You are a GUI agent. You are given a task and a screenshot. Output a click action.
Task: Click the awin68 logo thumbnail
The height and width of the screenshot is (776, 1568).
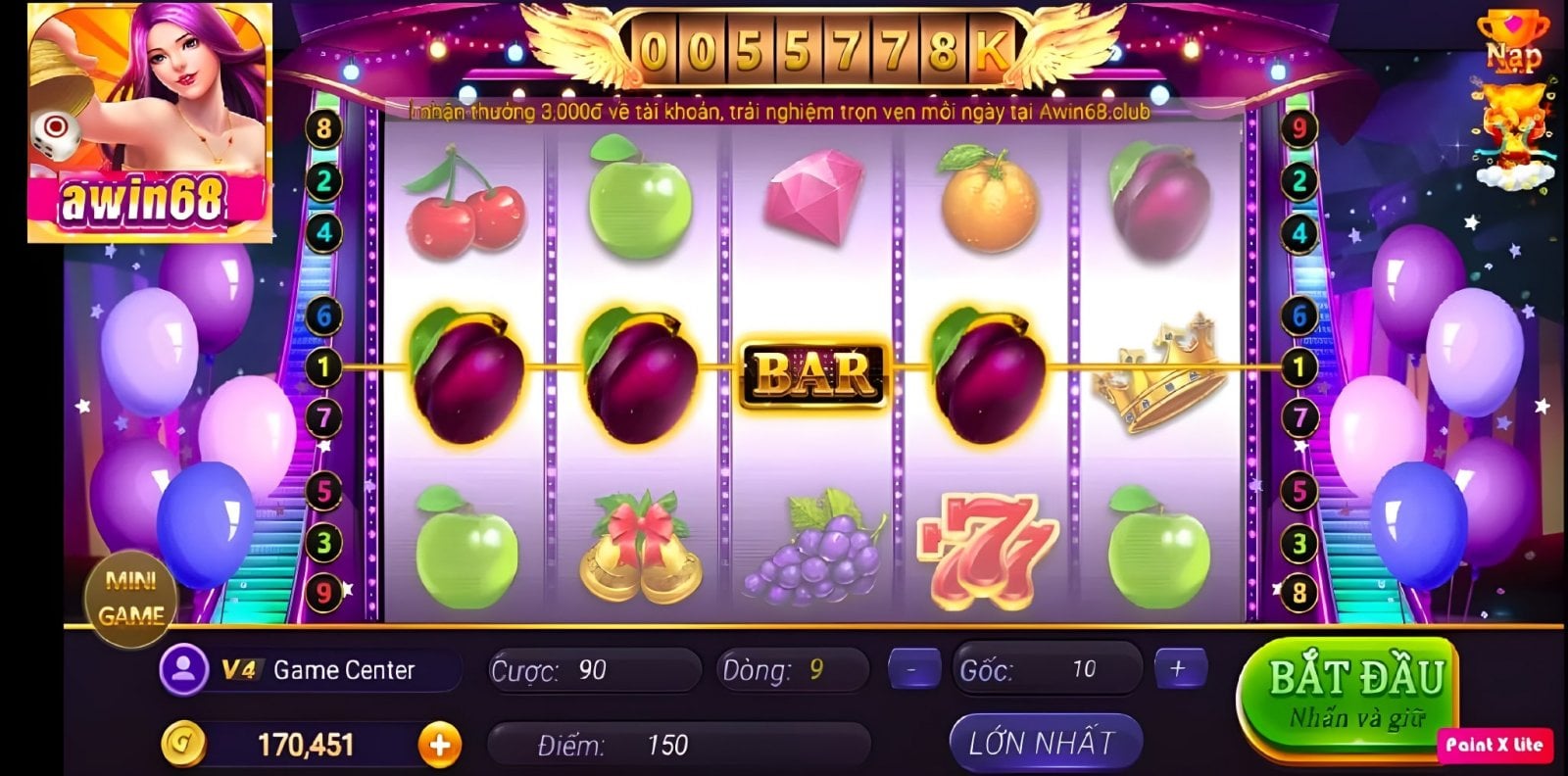[x=150, y=122]
